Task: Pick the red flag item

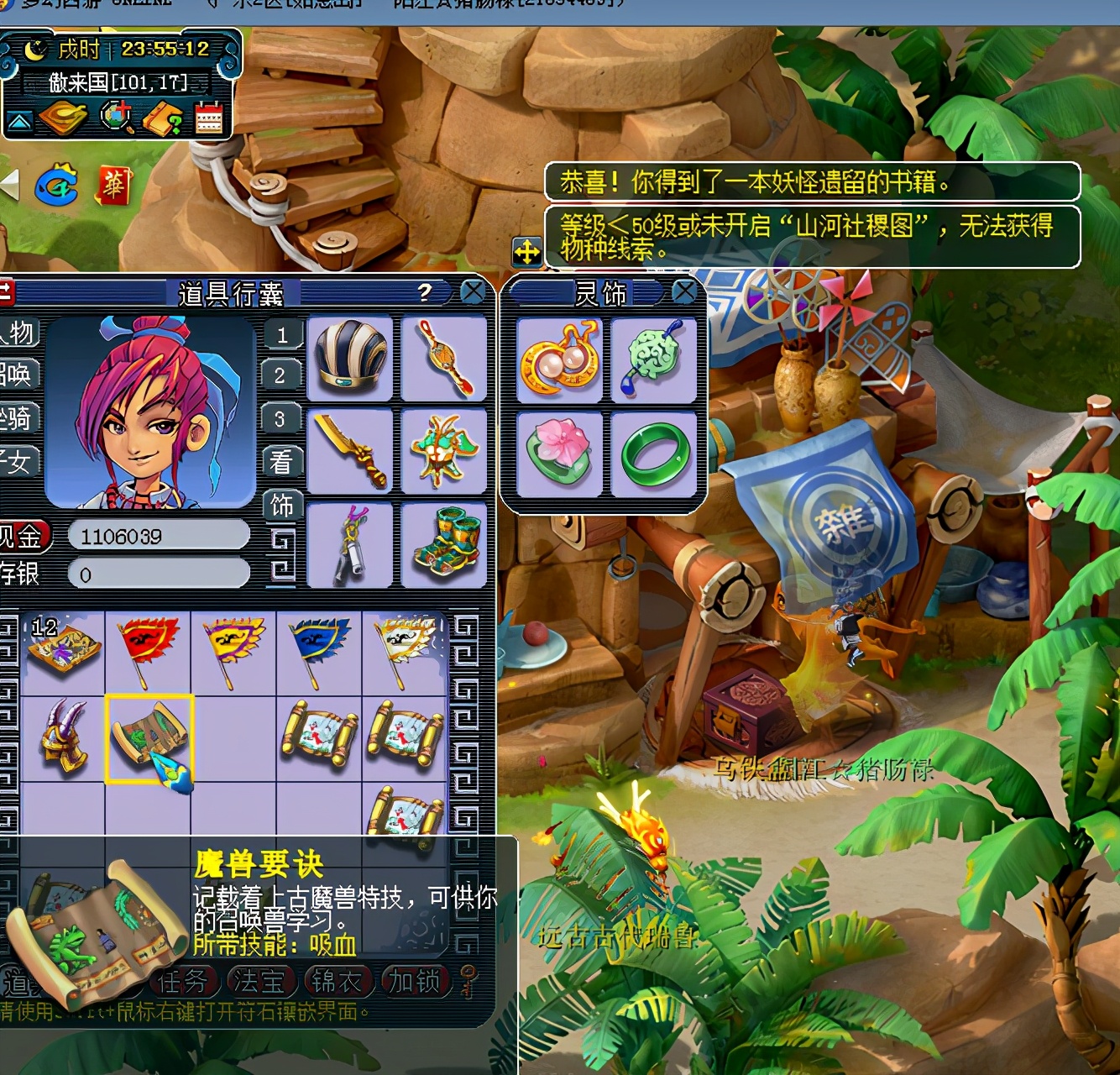Action: click(x=149, y=651)
